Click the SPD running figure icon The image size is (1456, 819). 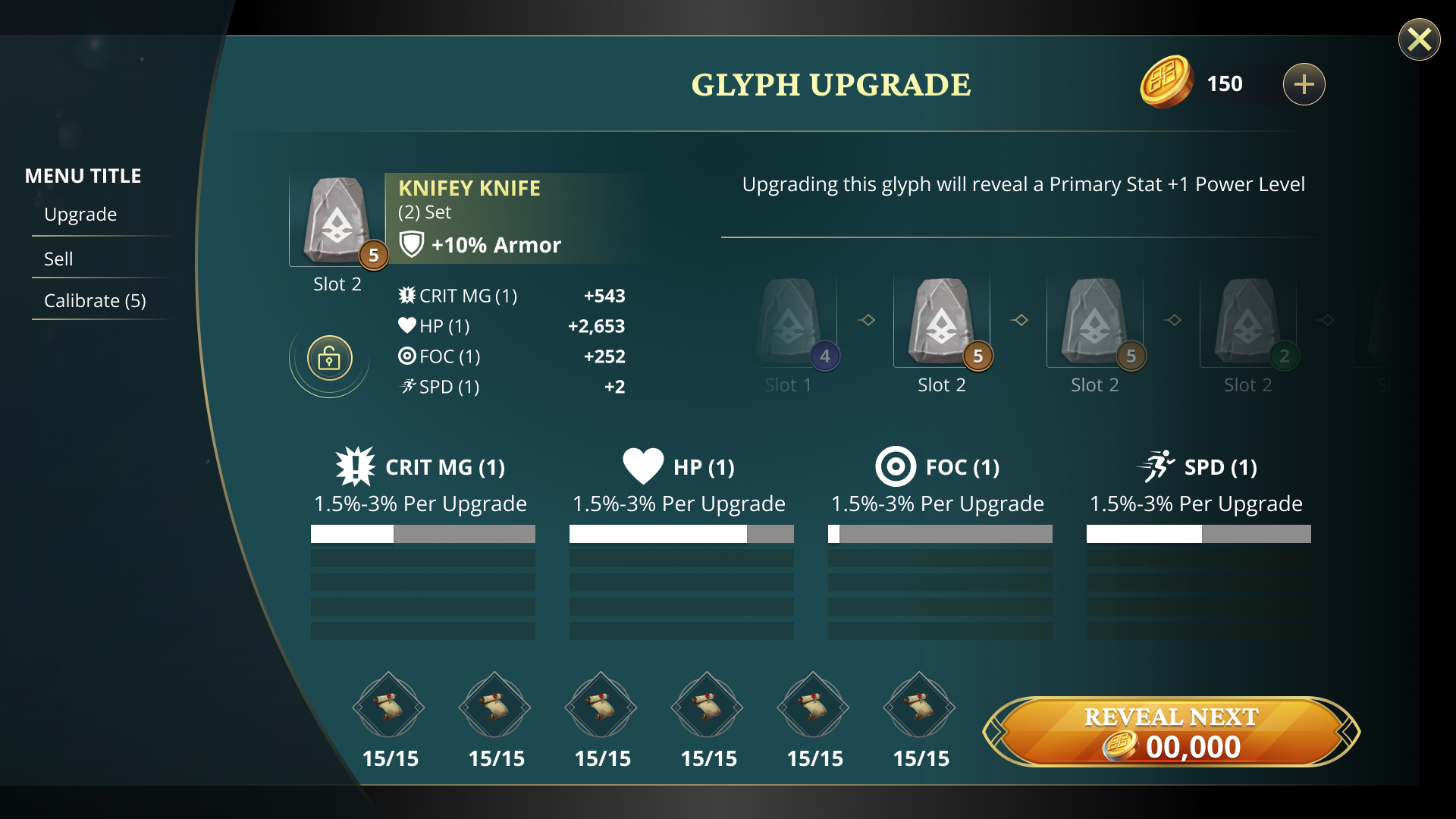click(x=1157, y=466)
